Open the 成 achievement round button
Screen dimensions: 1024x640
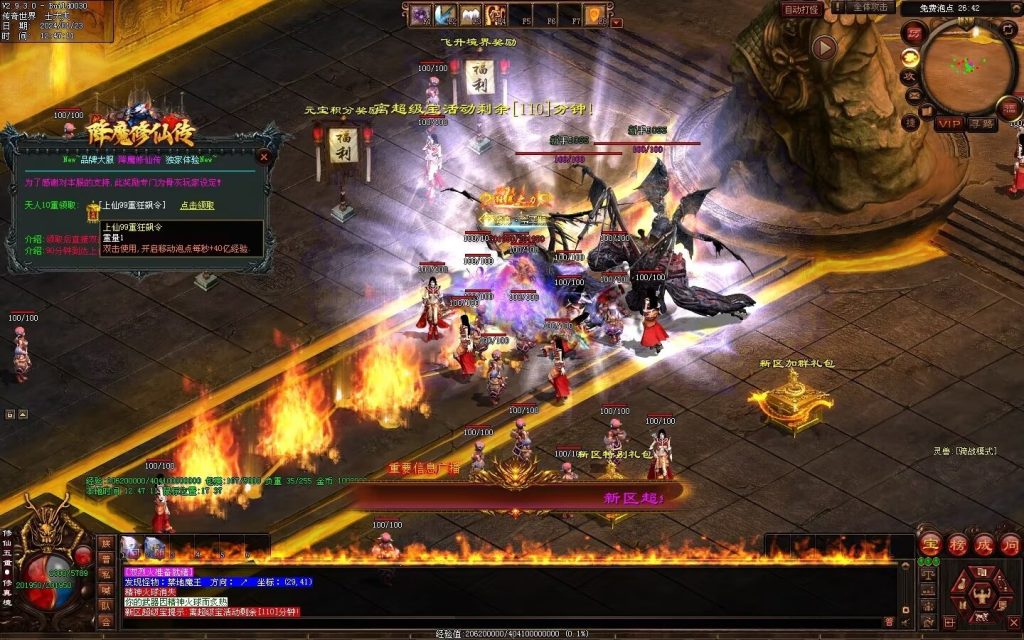[984, 544]
